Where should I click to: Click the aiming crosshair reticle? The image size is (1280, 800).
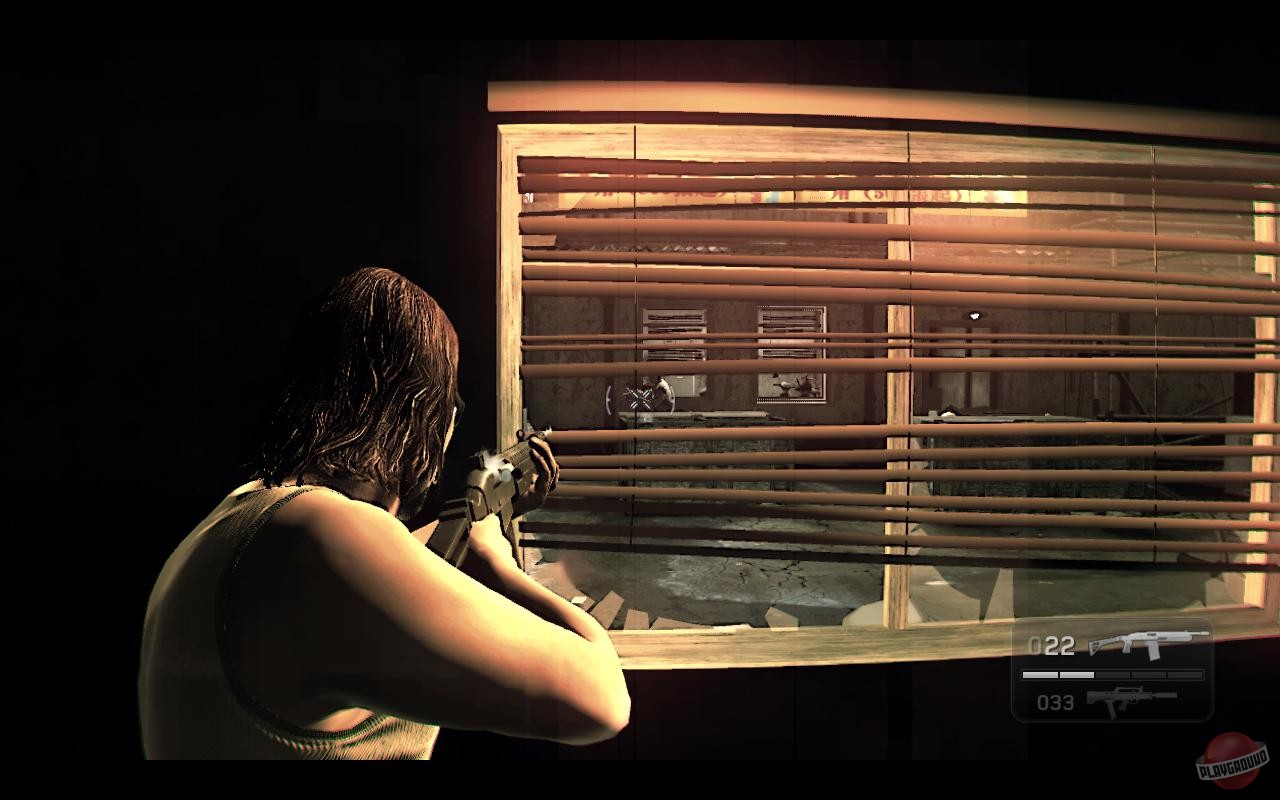pyautogui.click(x=639, y=398)
